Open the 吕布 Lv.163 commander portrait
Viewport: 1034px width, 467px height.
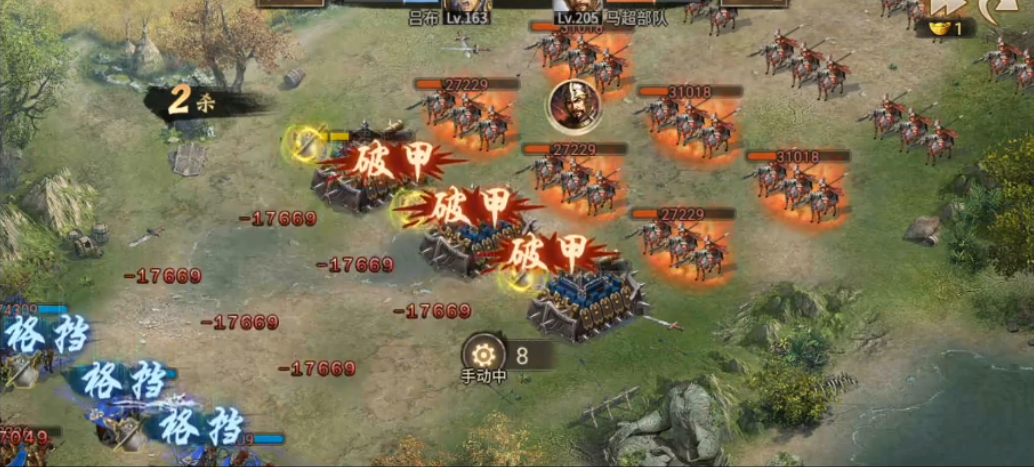(466, 6)
